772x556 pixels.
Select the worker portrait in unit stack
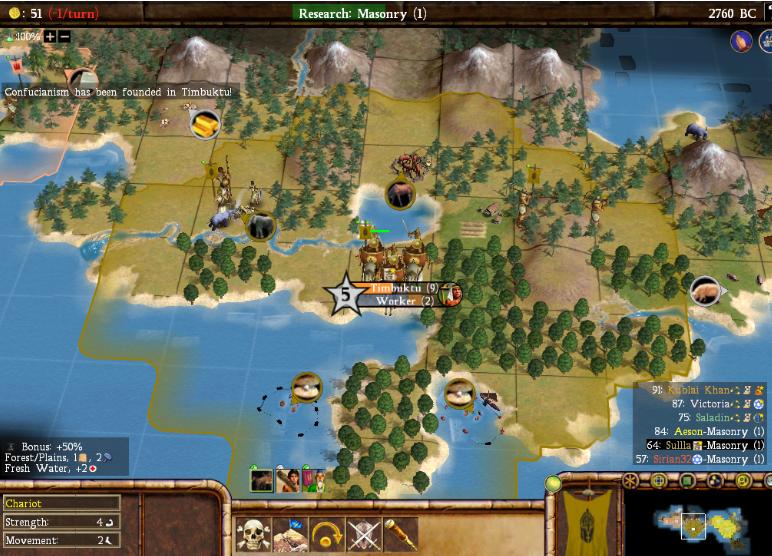[288, 480]
